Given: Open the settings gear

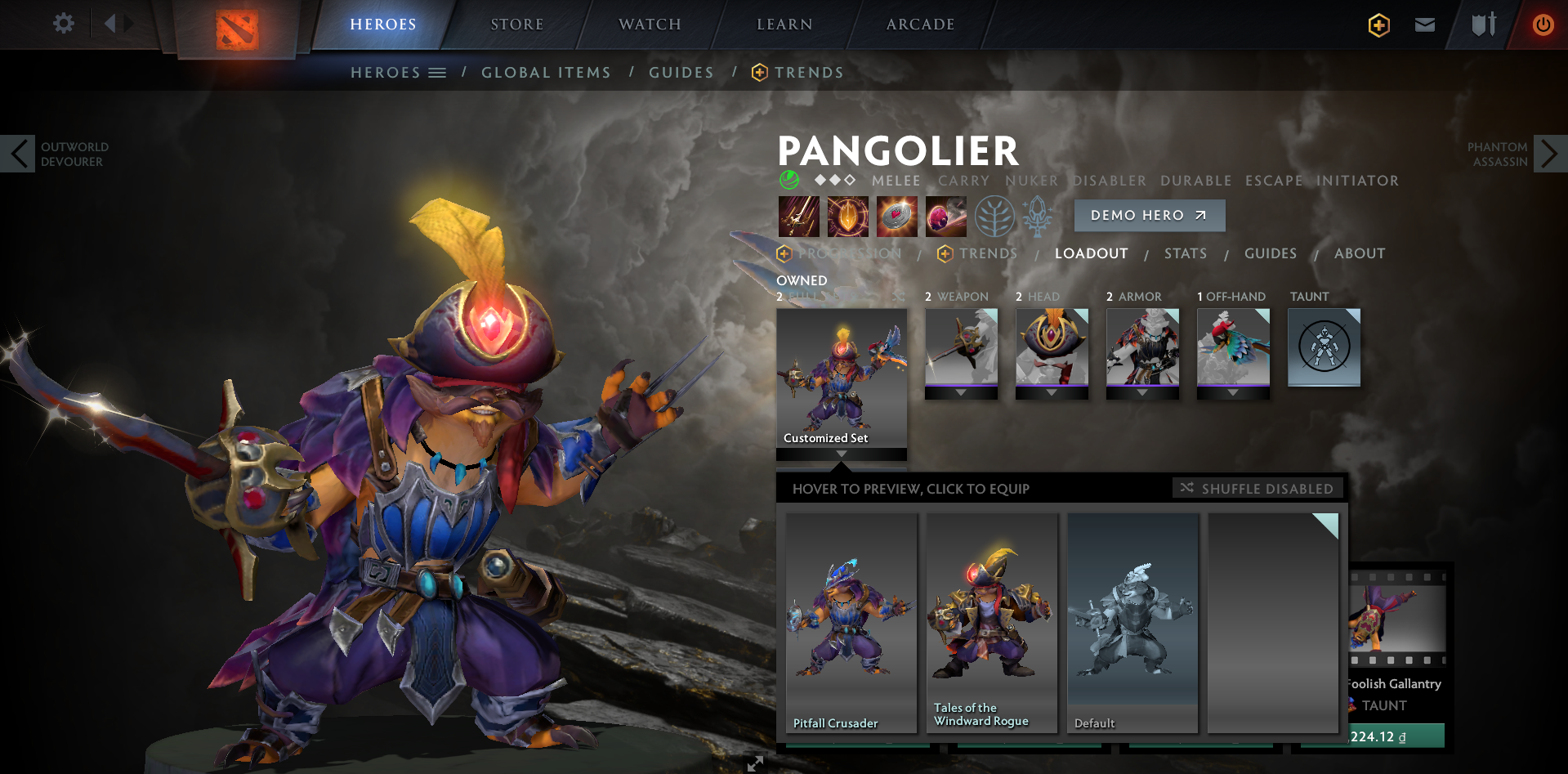Looking at the screenshot, I should 64,24.
